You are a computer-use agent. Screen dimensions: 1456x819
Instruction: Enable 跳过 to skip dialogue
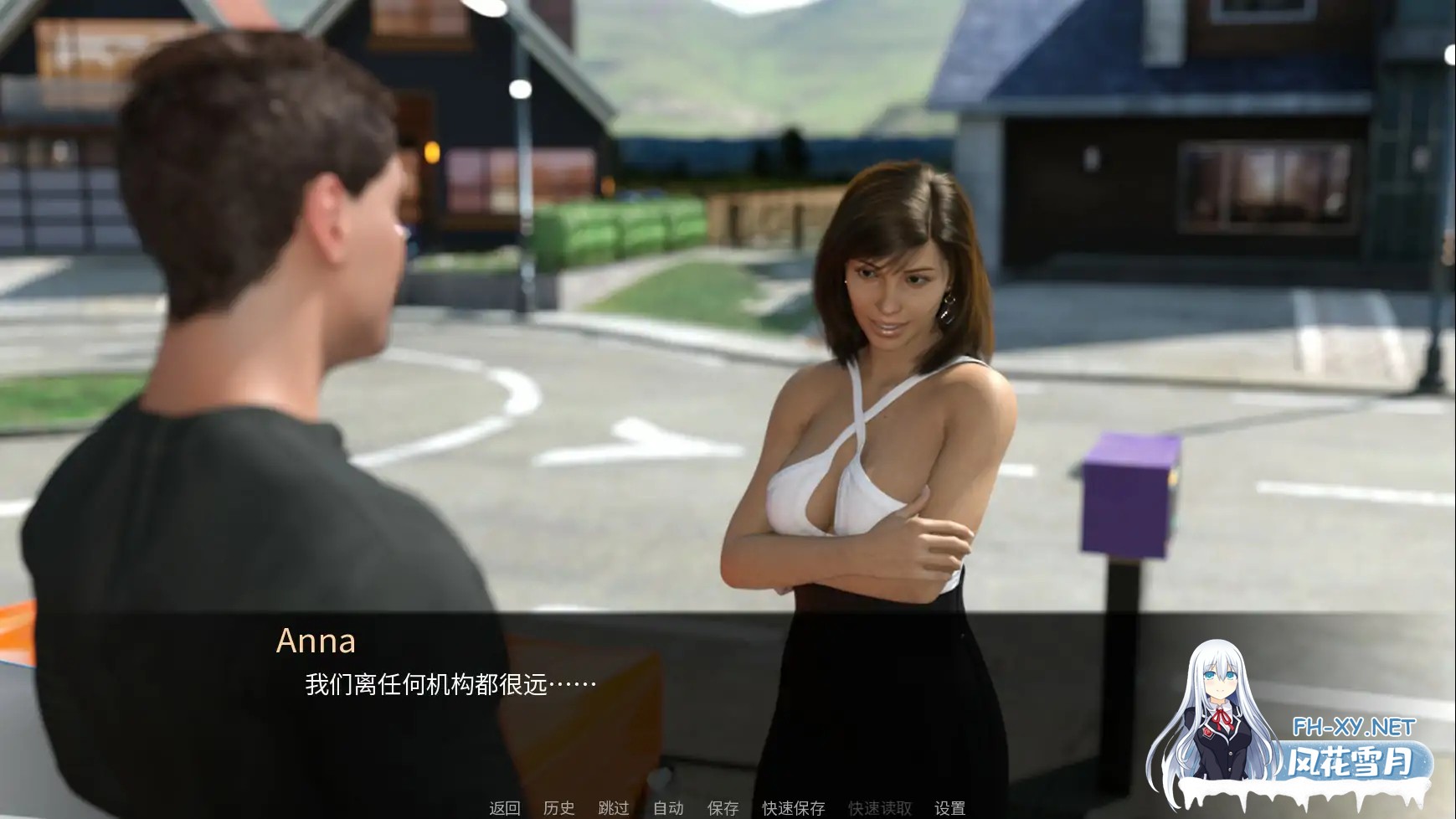(x=613, y=808)
